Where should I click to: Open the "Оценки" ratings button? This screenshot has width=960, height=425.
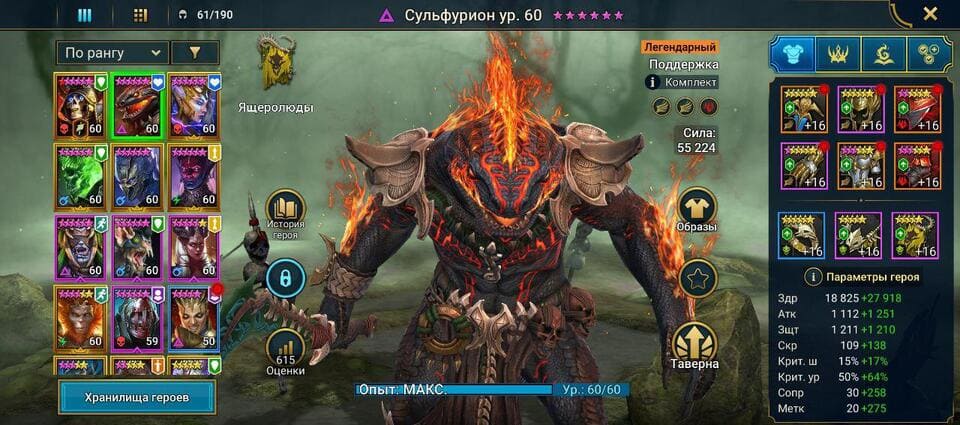[285, 346]
